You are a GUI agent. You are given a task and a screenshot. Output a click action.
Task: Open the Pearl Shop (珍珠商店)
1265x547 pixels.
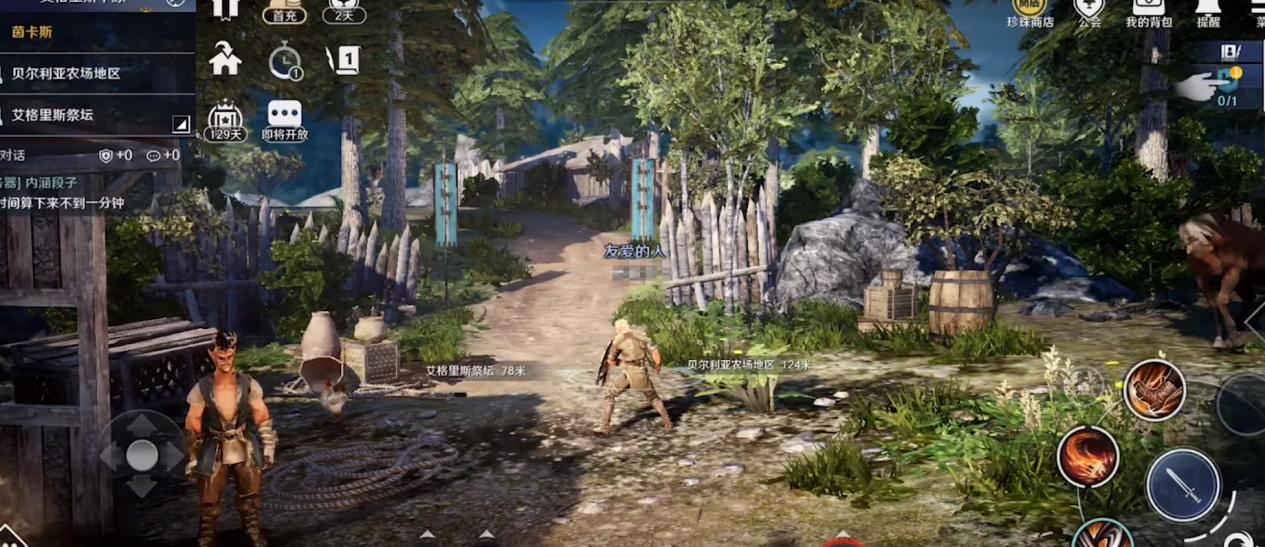click(x=1029, y=10)
